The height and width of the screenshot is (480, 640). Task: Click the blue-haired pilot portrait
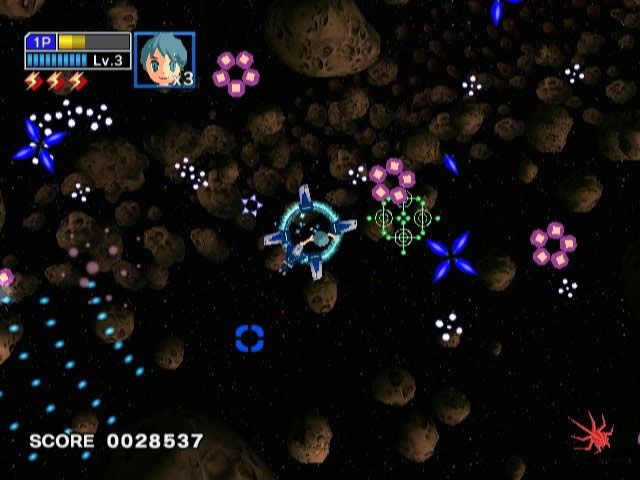[x=164, y=60]
